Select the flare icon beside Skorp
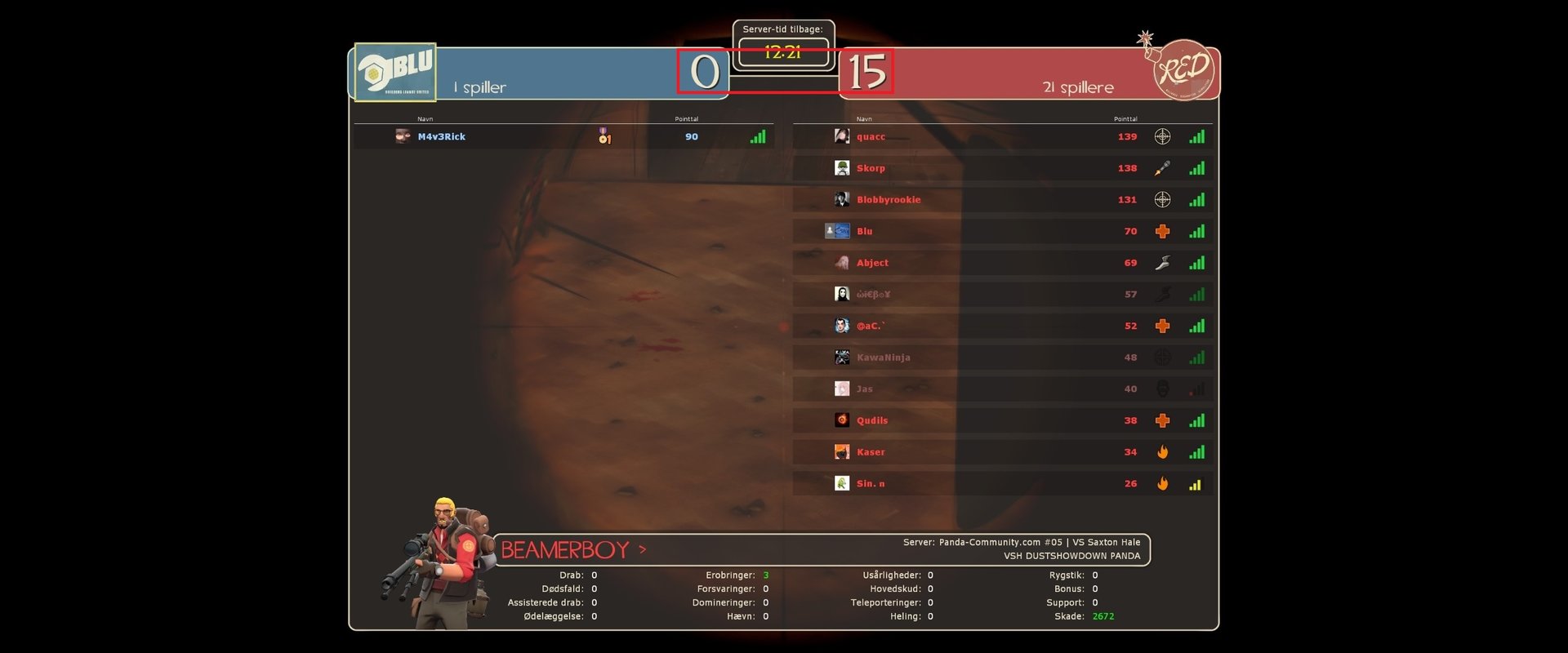This screenshot has width=1568, height=653. (1162, 167)
